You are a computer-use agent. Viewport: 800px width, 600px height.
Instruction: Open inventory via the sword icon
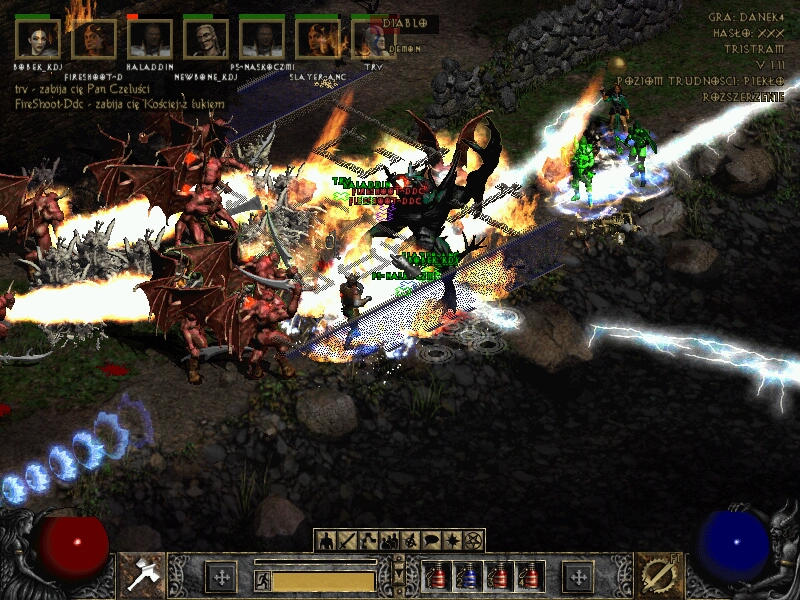(346, 541)
